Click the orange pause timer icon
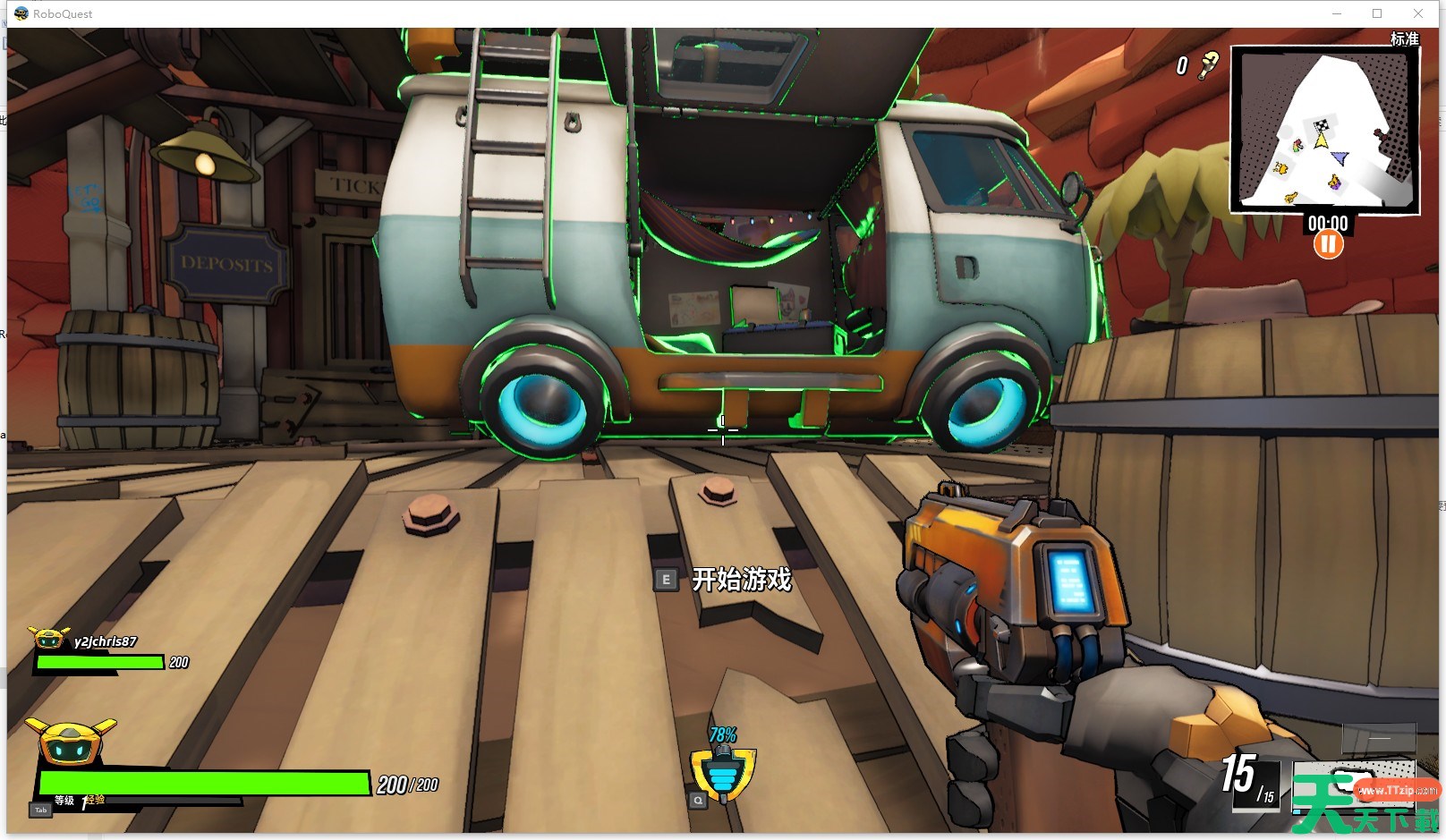This screenshot has height=840, width=1446. [x=1328, y=244]
